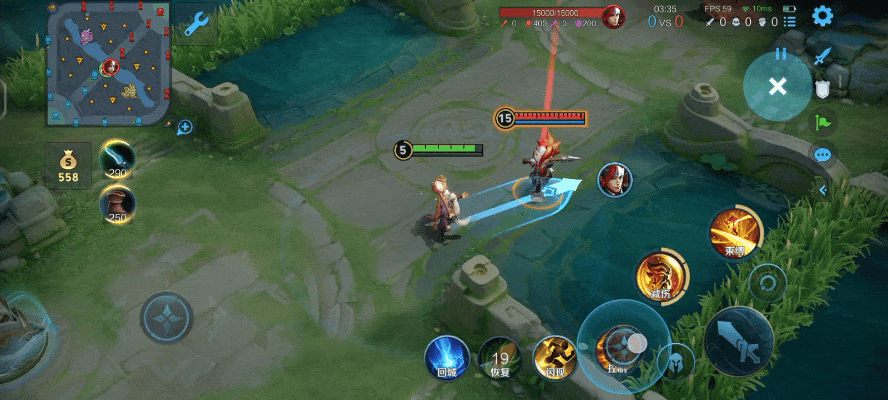The width and height of the screenshot is (888, 400).
Task: Cast the 闪现 flash summoner spell
Action: pyautogui.click(x=553, y=357)
